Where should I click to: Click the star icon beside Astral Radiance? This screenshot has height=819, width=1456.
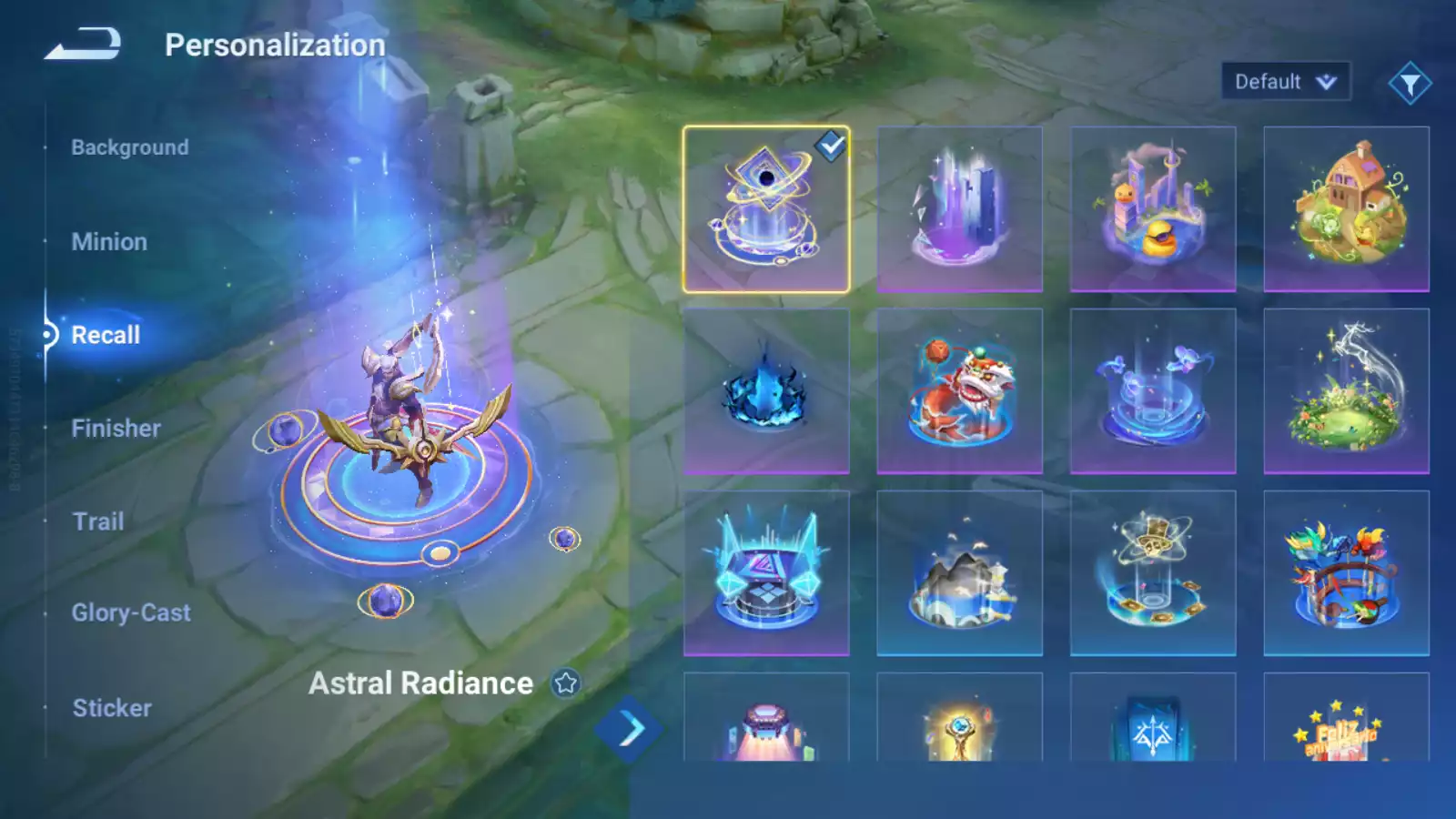coord(566,683)
